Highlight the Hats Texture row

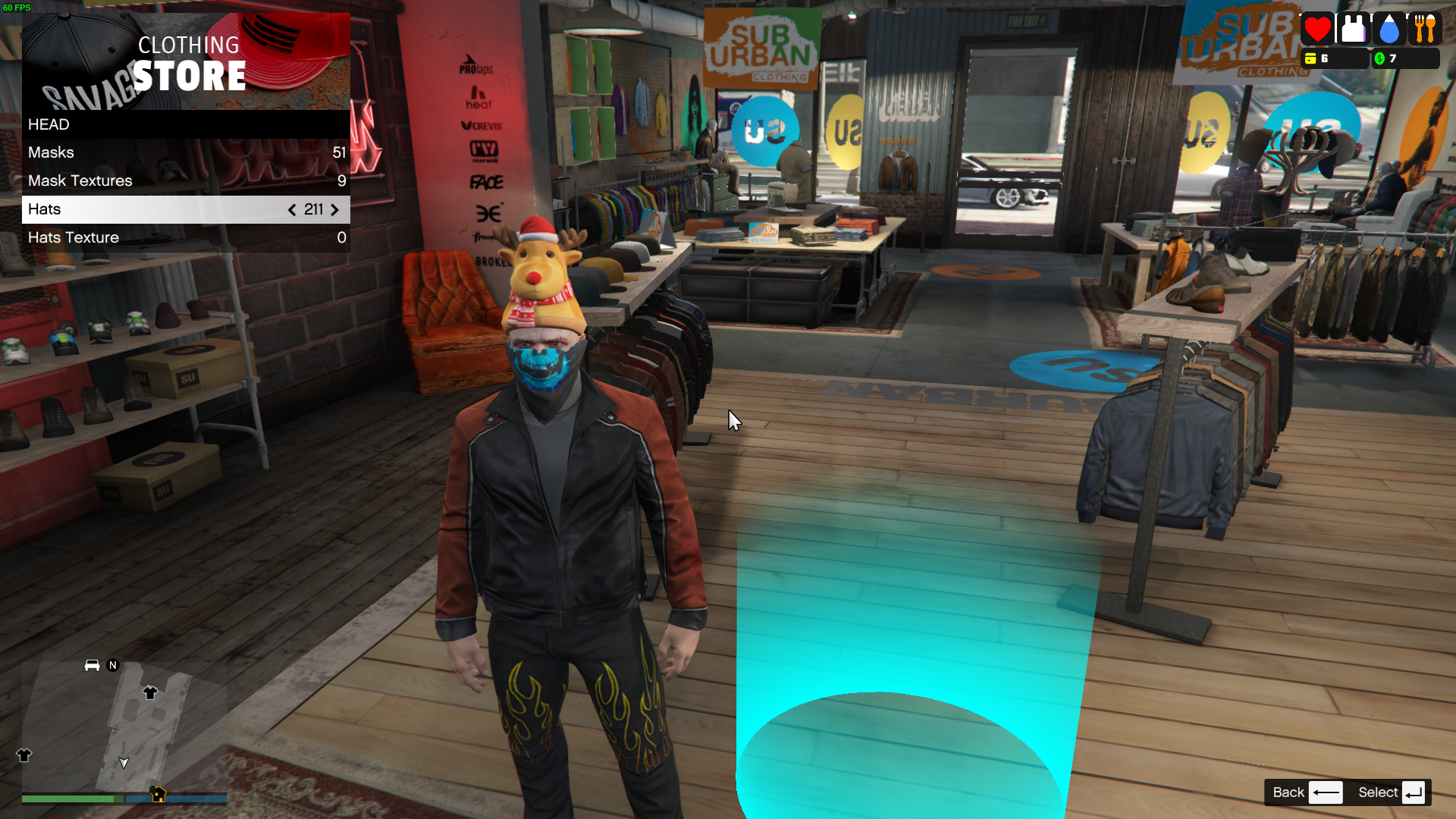(x=186, y=237)
